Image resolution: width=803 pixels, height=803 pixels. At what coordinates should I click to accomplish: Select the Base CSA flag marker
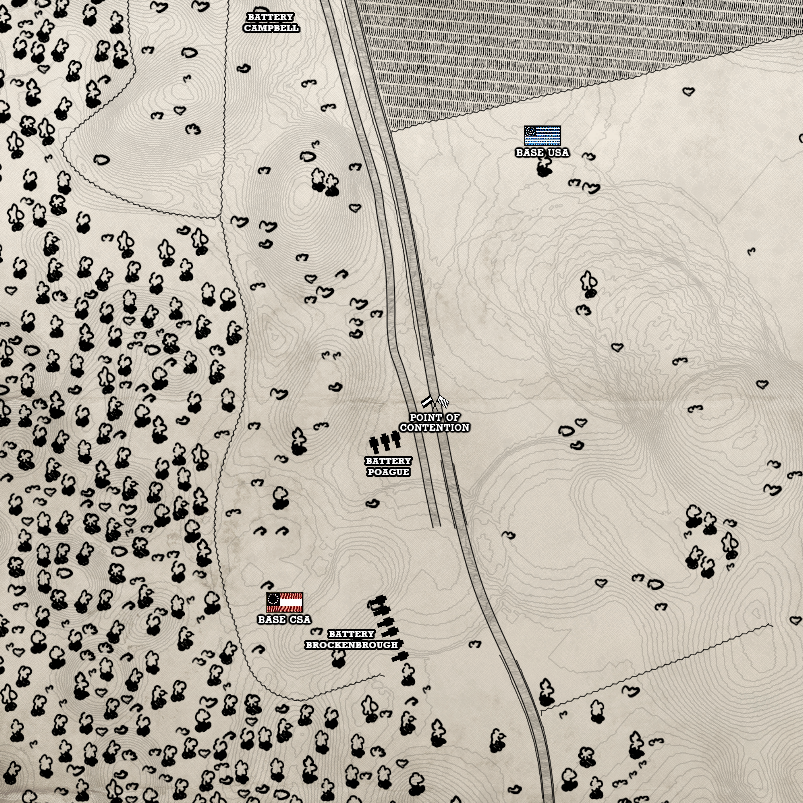click(284, 602)
